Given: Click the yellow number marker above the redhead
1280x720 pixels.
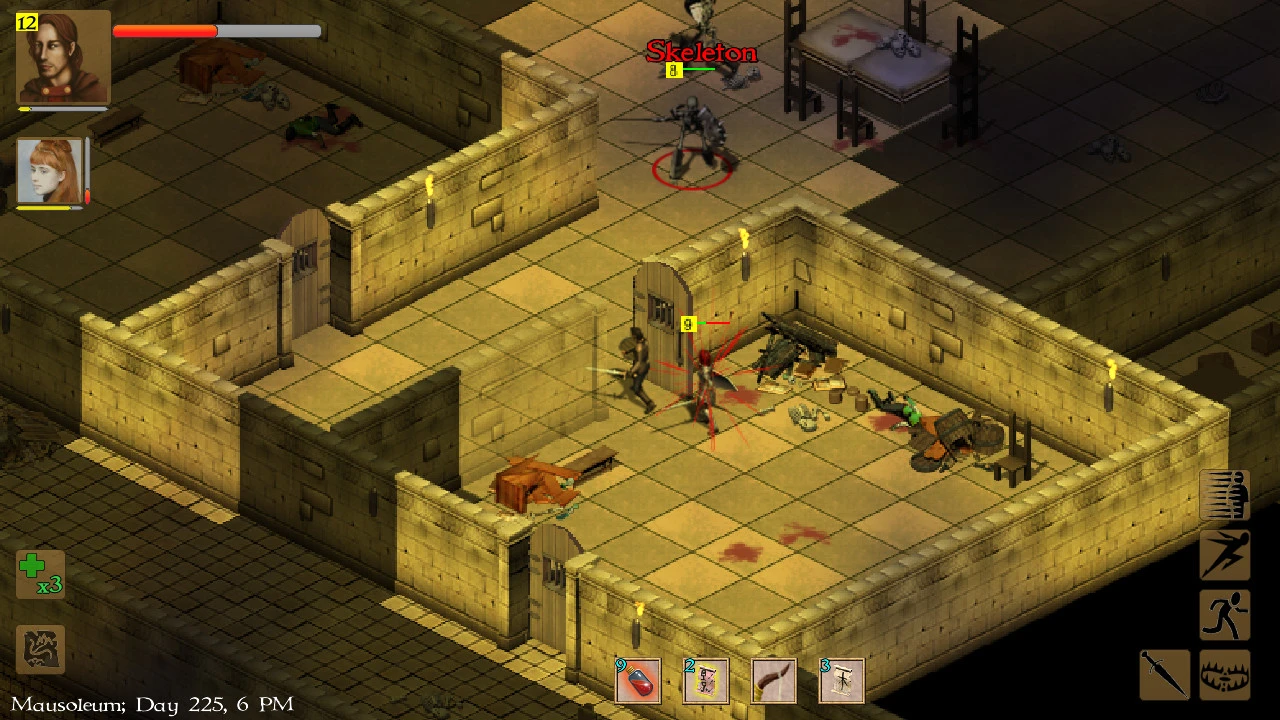Looking at the screenshot, I should point(687,324).
